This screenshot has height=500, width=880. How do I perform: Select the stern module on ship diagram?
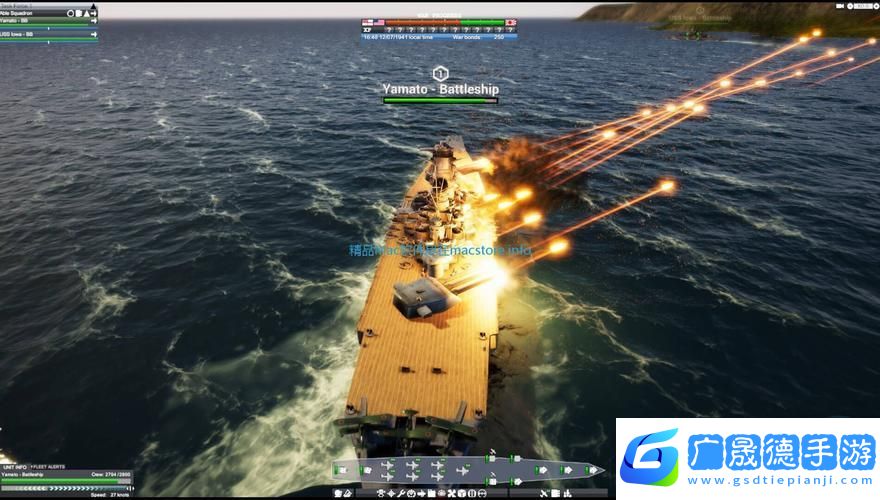[341, 470]
